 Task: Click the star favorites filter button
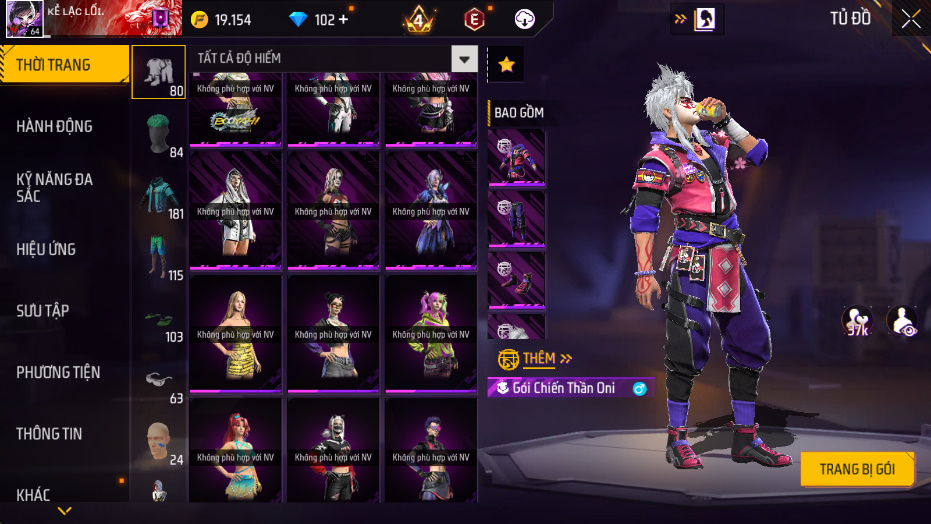pyautogui.click(x=506, y=65)
